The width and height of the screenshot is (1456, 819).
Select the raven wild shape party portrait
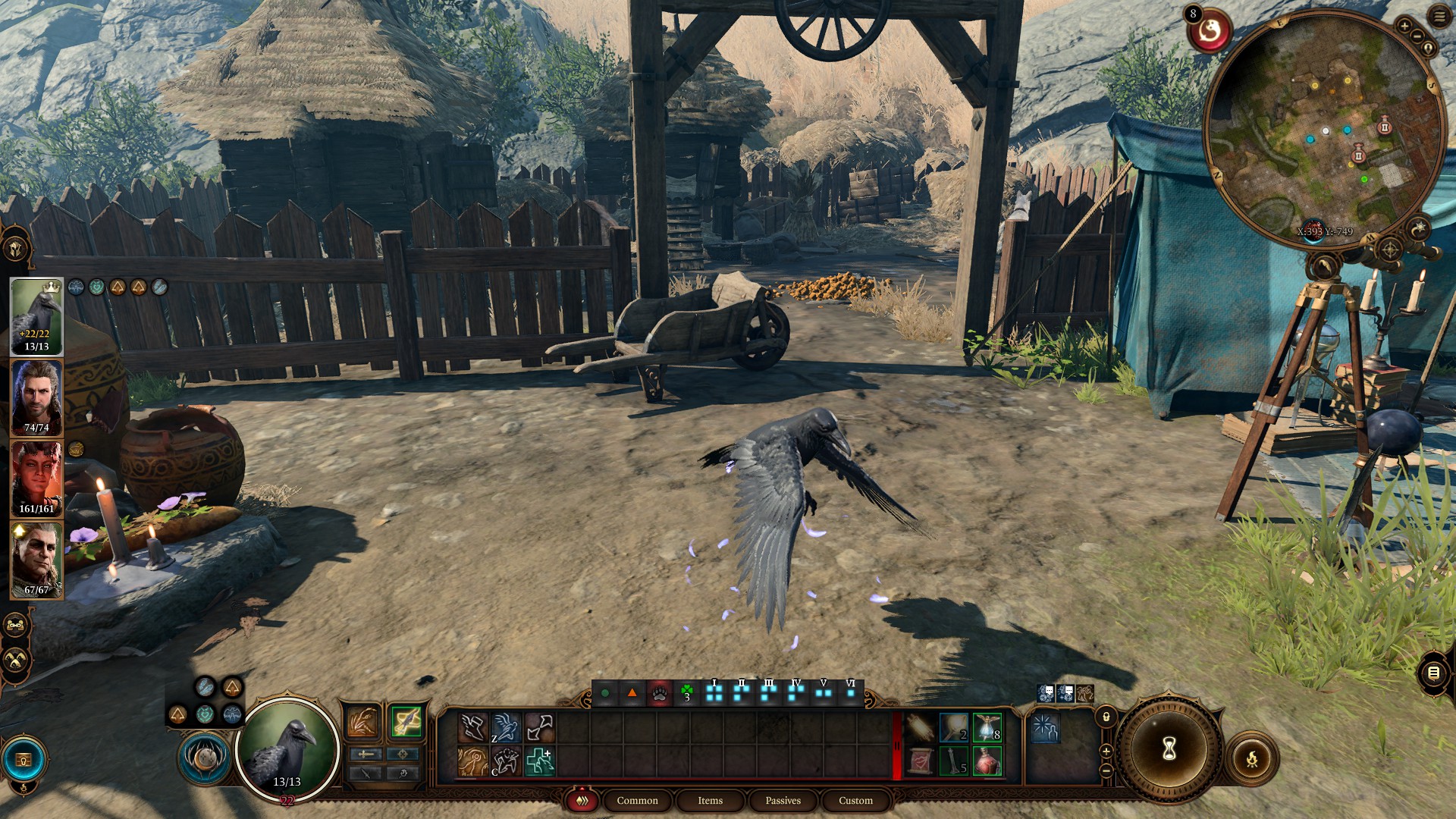pyautogui.click(x=36, y=316)
